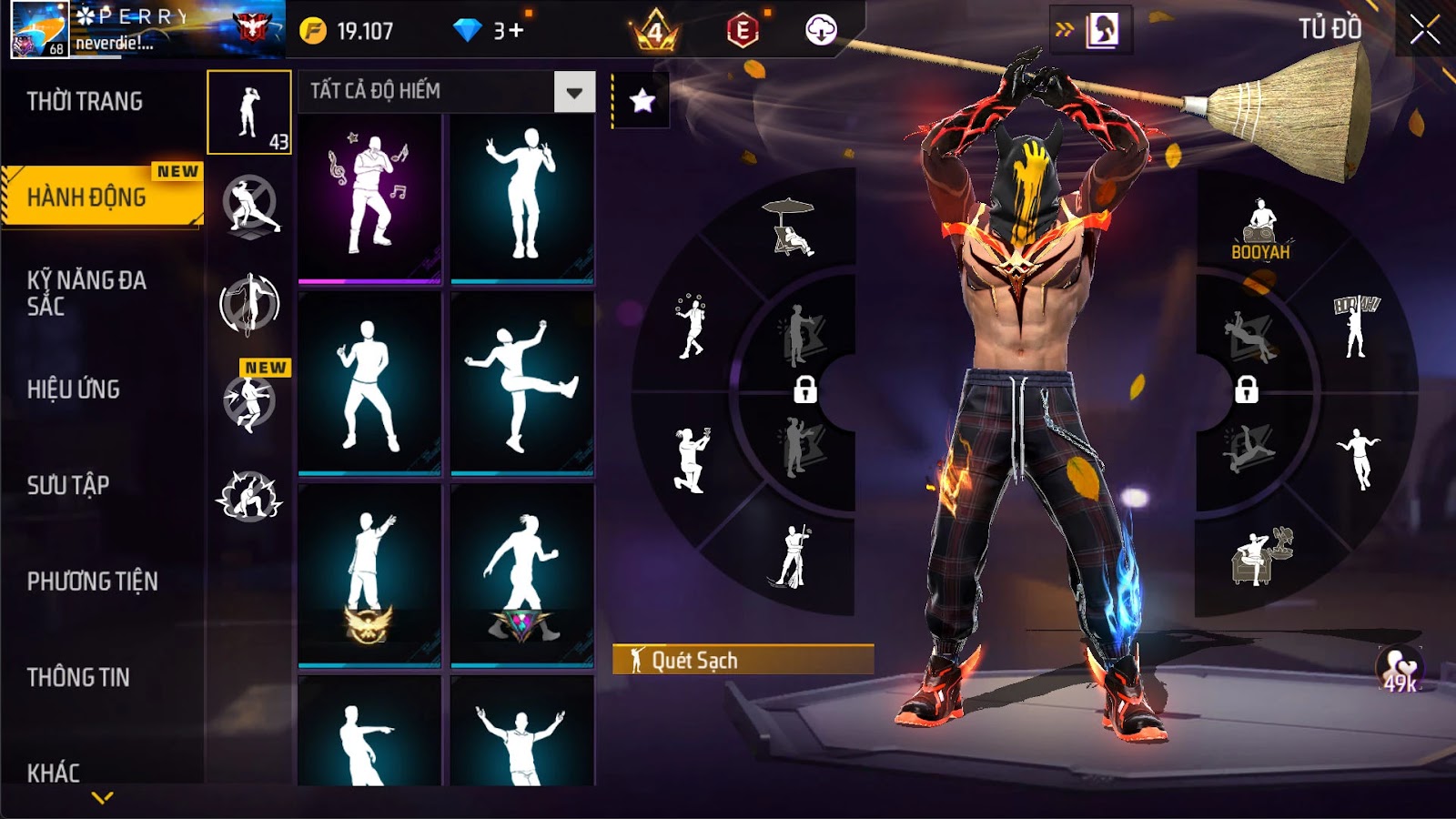
Task: Select the purple music-notes dance emote
Action: point(369,198)
